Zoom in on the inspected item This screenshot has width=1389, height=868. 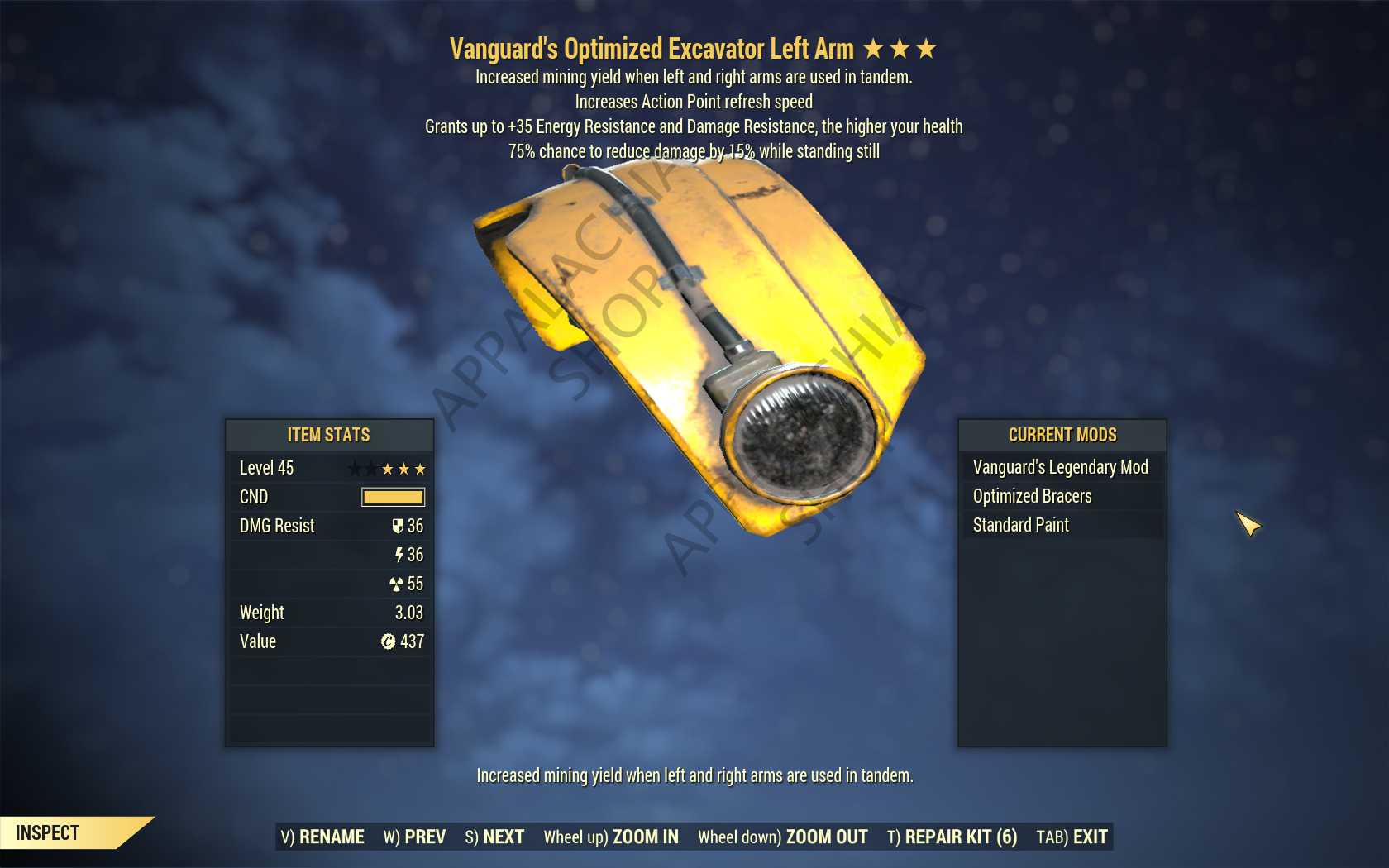[611, 837]
